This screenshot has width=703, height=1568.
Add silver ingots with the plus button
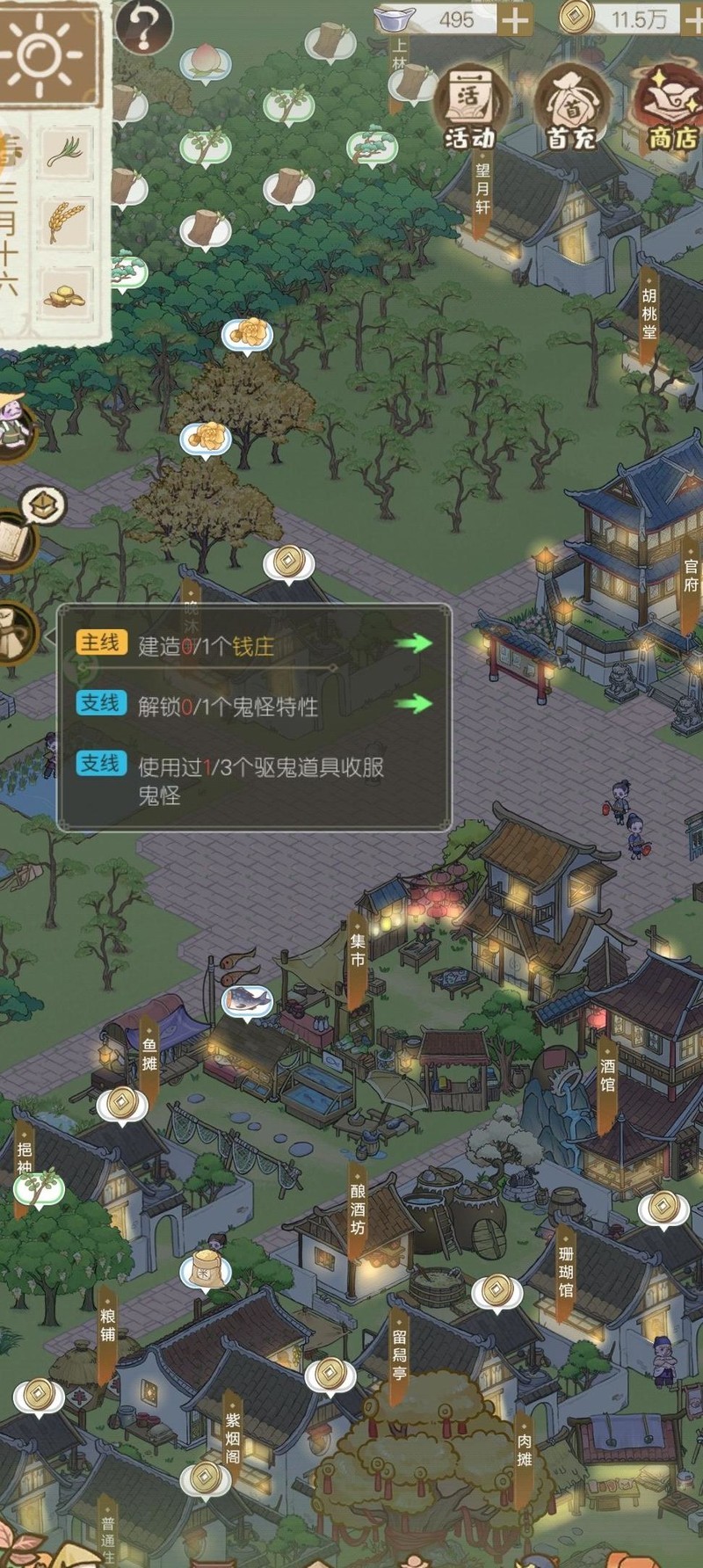[516, 19]
